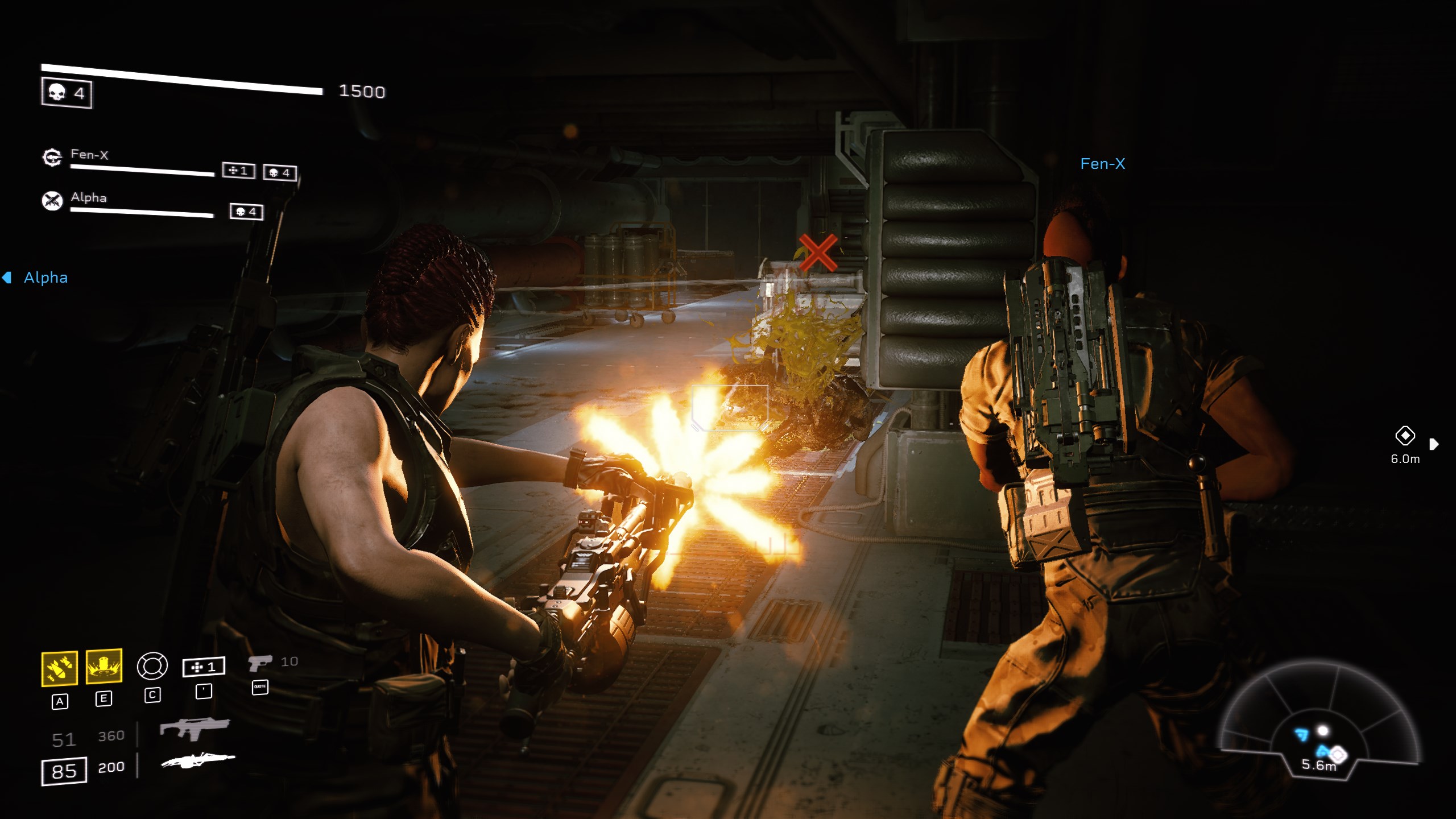Screen dimensions: 1456x819
Task: Select the equipped smartgun weapon icon
Action: (197, 760)
